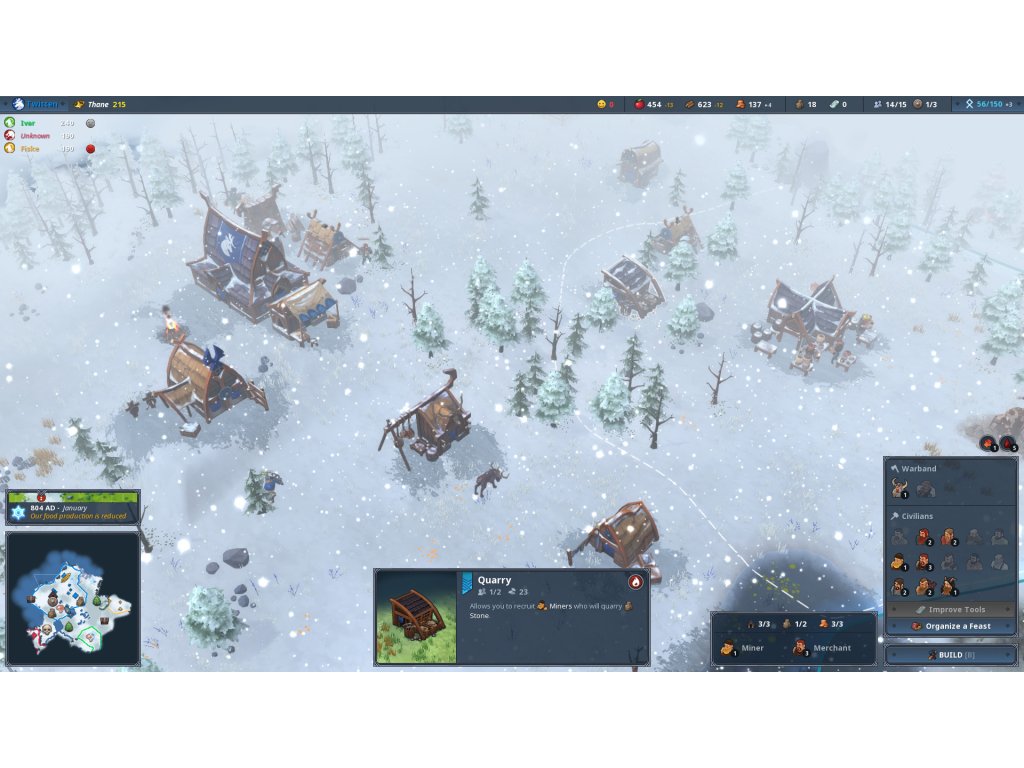This screenshot has height=768, width=1024.
Task: Open the Thane fame panel
Action: 100,104
